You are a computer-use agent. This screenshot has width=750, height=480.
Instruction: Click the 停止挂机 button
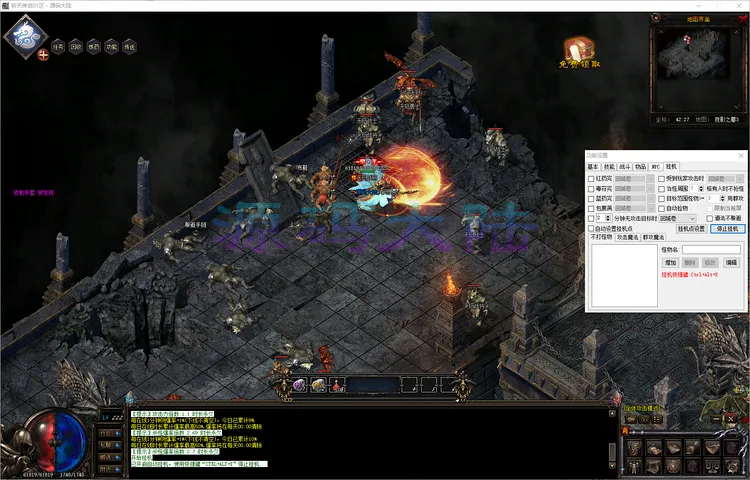(727, 228)
